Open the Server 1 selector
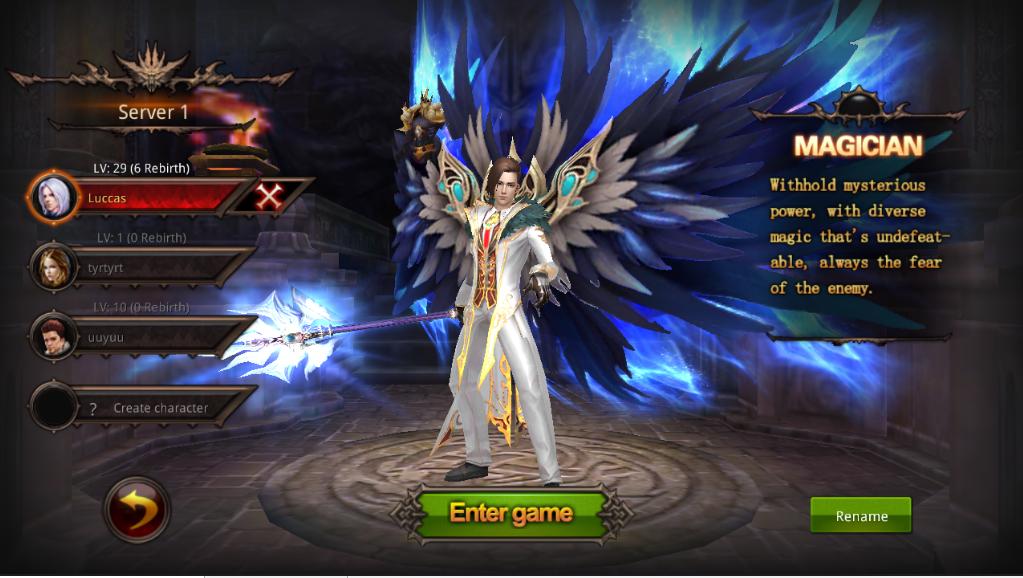Viewport: 1023px width, 578px height. point(153,112)
